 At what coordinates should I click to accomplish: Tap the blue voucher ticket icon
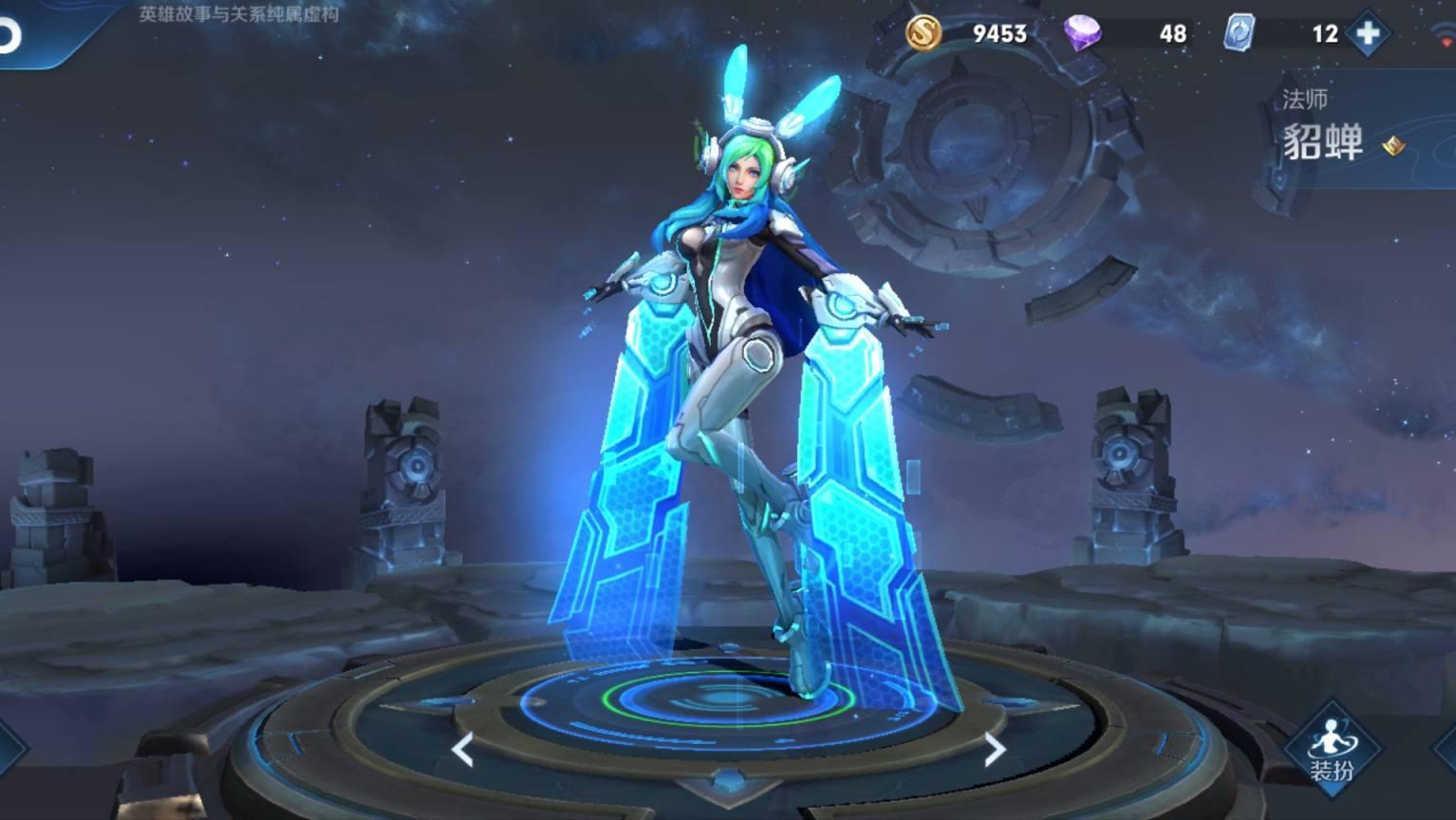(x=1239, y=33)
